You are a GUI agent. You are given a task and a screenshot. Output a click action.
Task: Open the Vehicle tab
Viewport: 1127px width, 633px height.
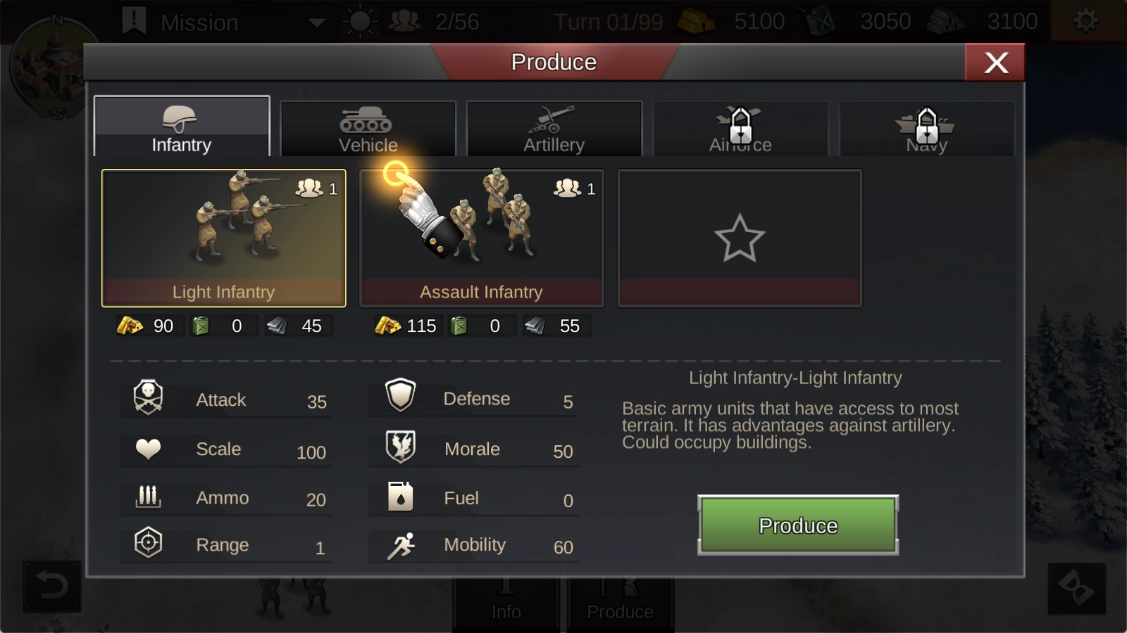tap(368, 129)
